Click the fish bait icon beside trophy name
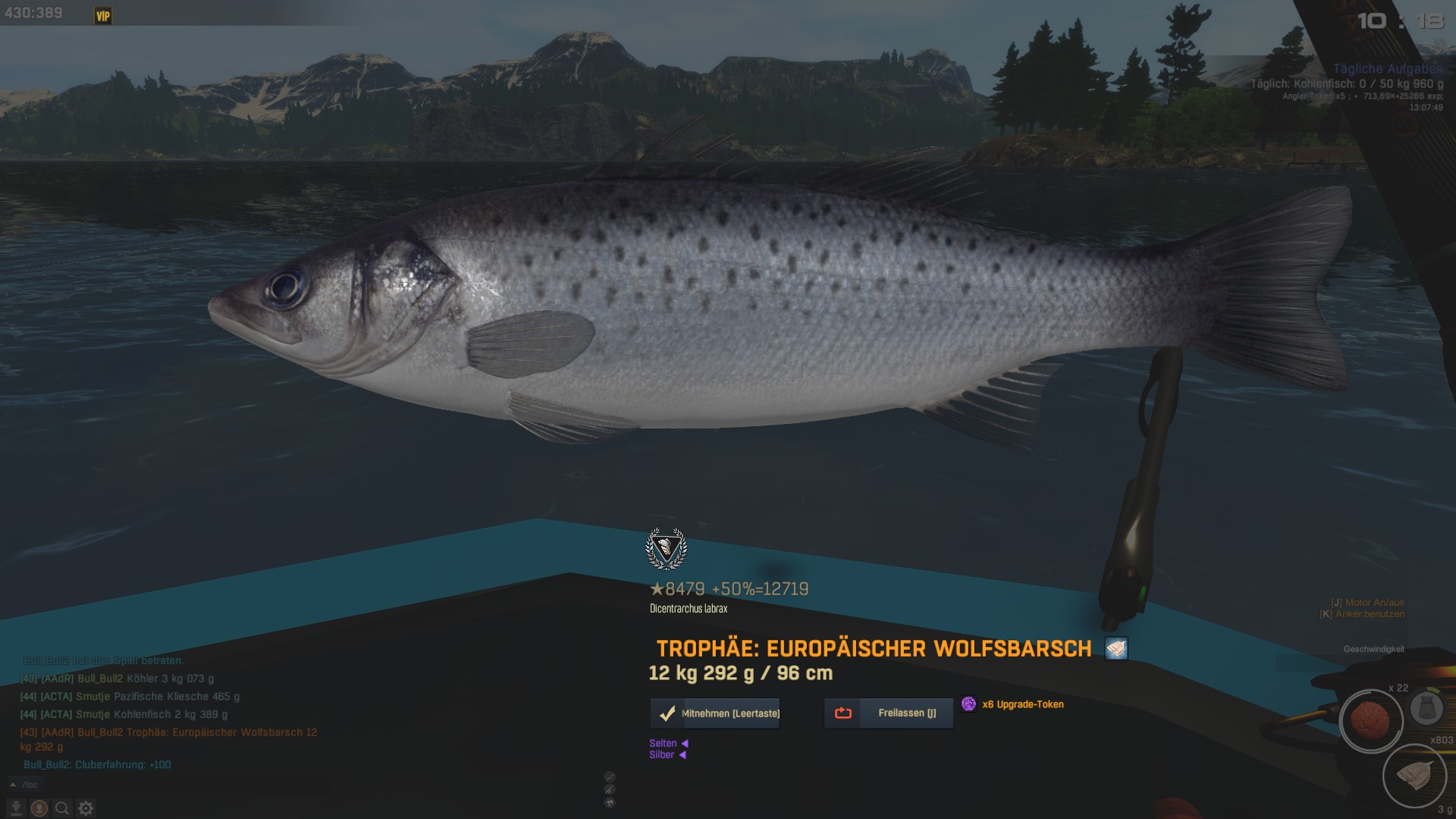 (x=1116, y=649)
